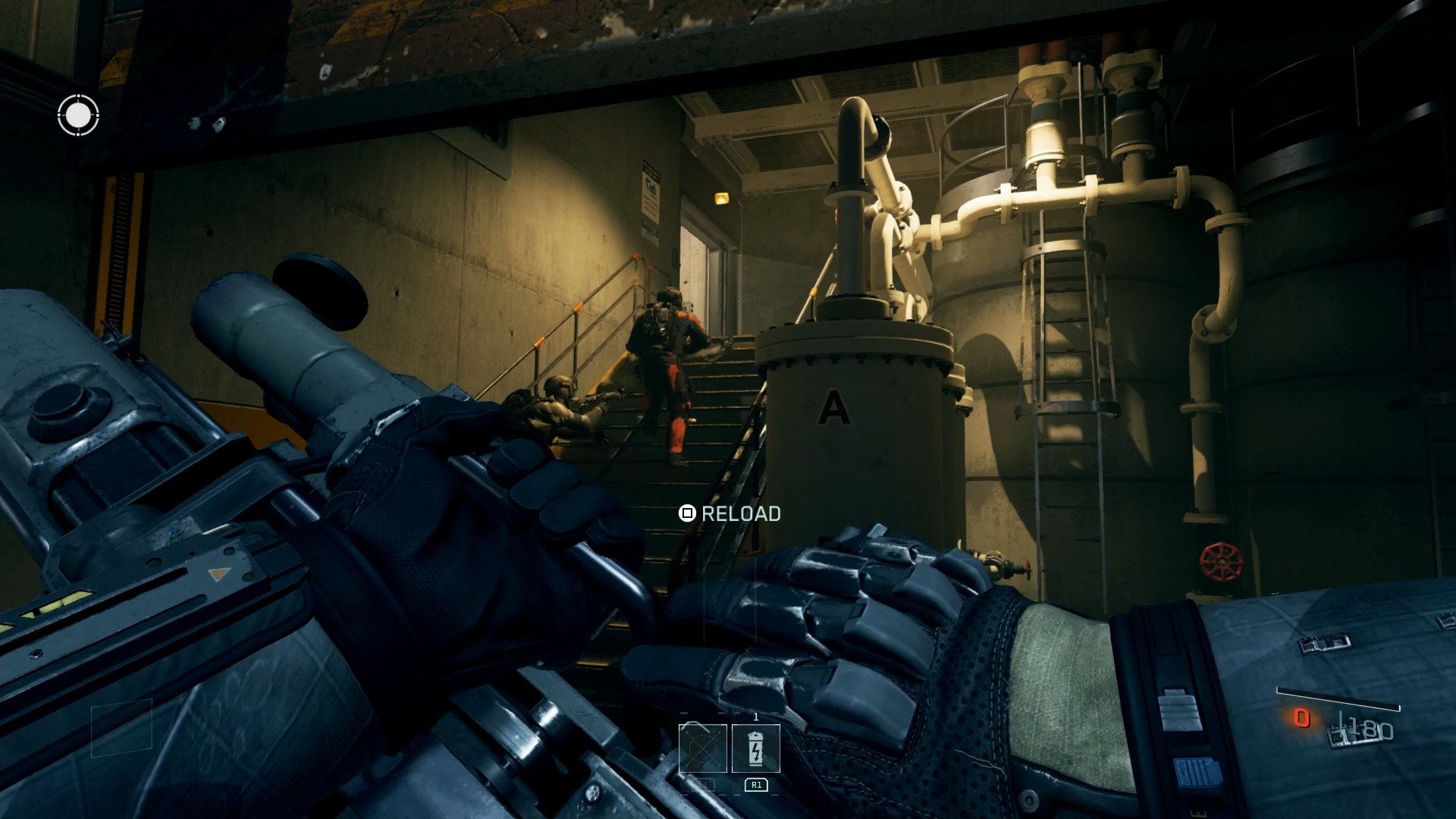Click the equipment count number 1
1456x819 pixels.
point(756,716)
